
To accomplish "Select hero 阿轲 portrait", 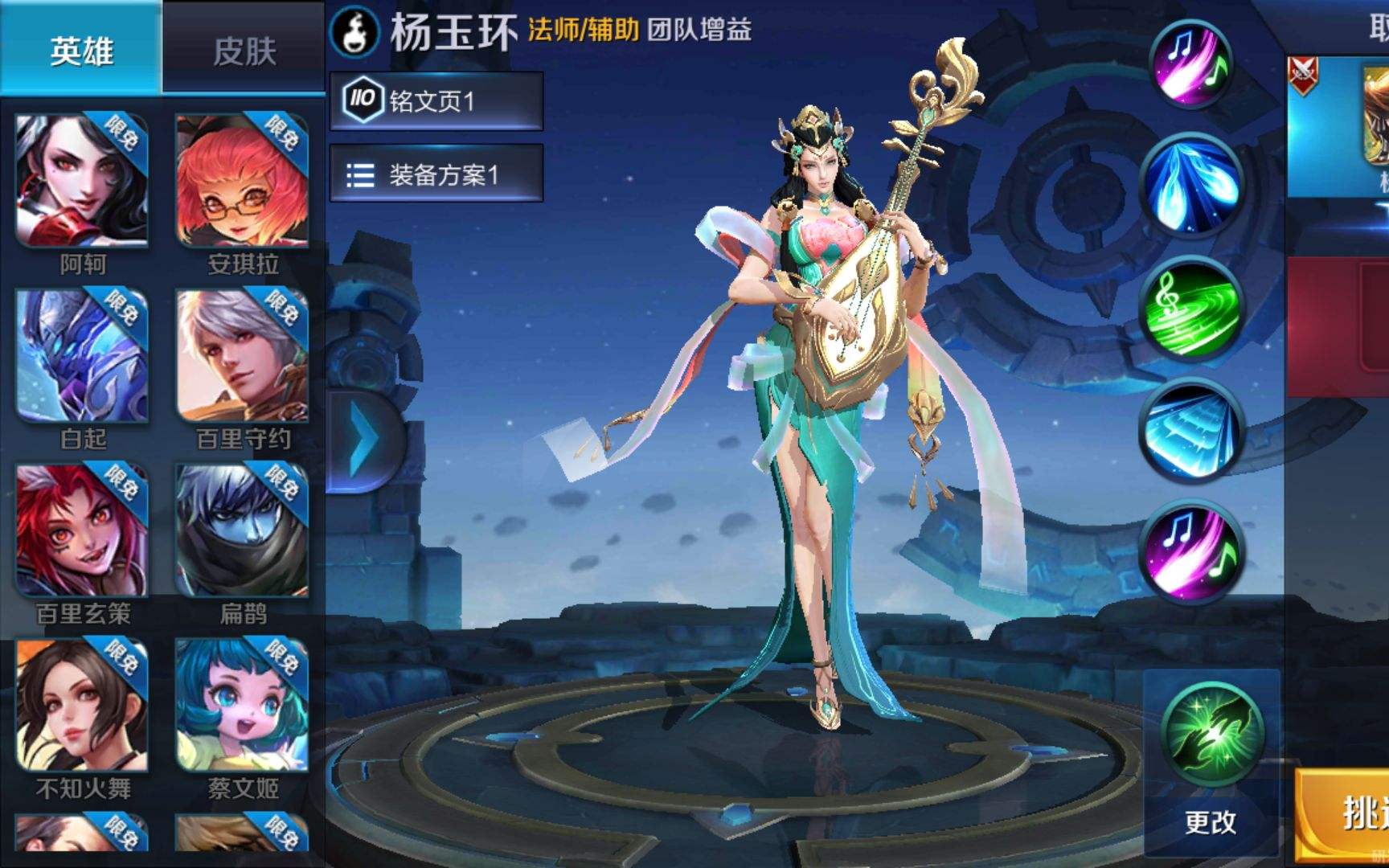I will click(x=82, y=182).
